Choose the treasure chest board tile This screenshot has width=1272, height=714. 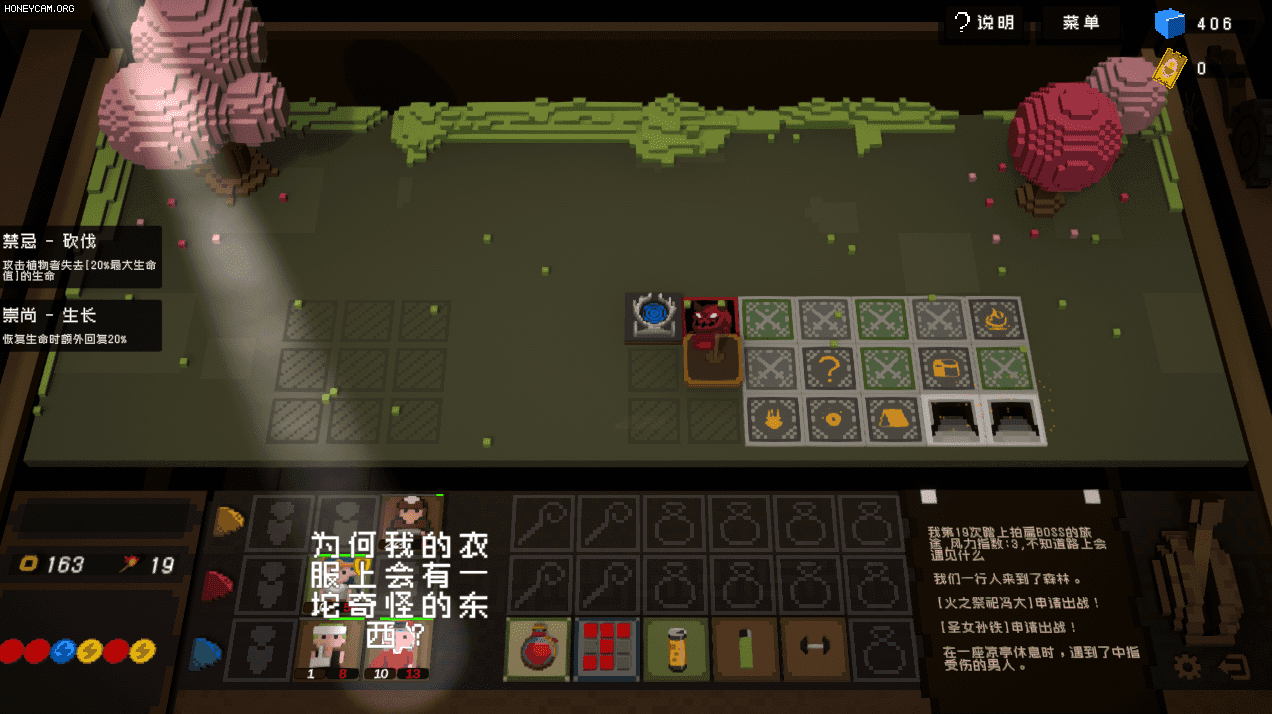(x=943, y=368)
